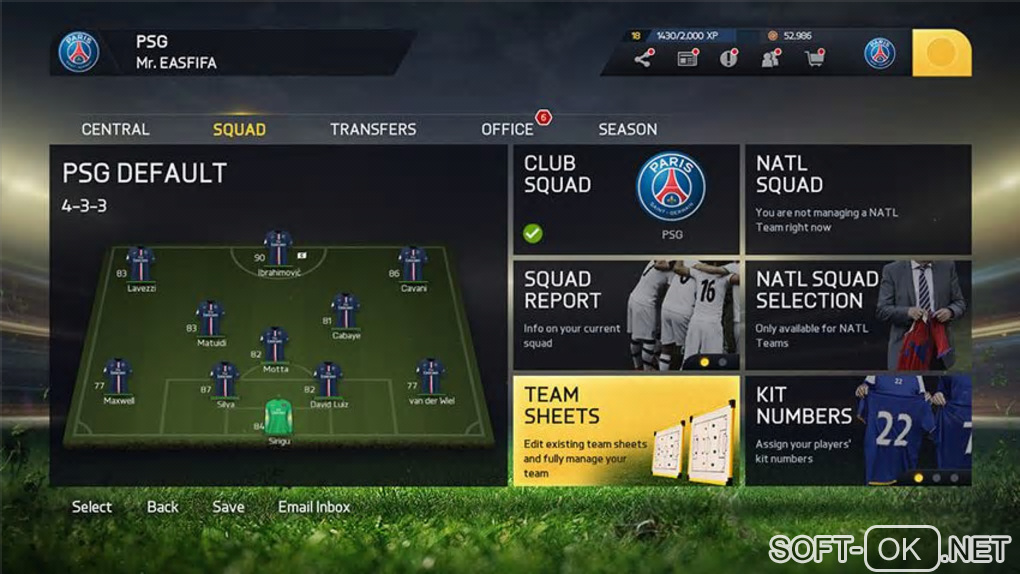
Task: Choose David Luz in the defence
Action: click(x=327, y=380)
